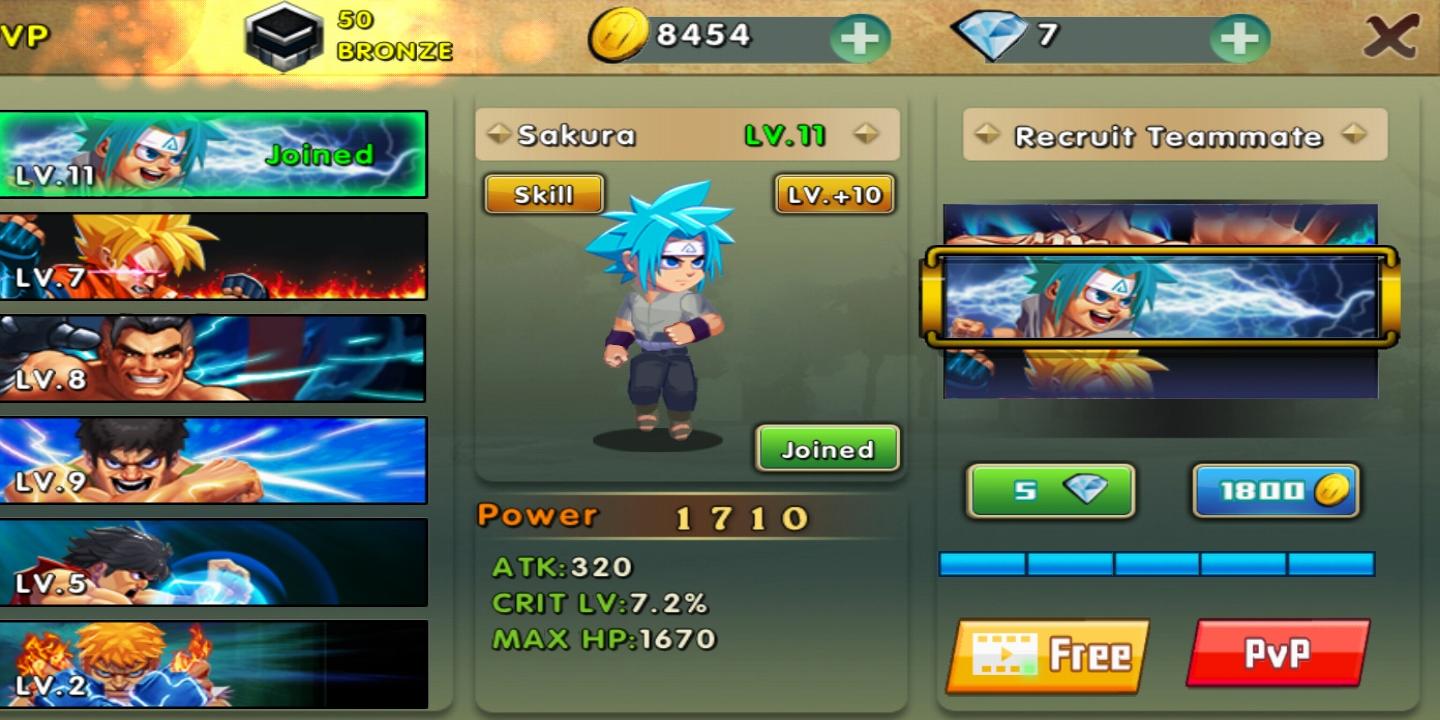Open the Skill panel for Sakura
Viewport: 1440px width, 720px height.
(x=544, y=194)
